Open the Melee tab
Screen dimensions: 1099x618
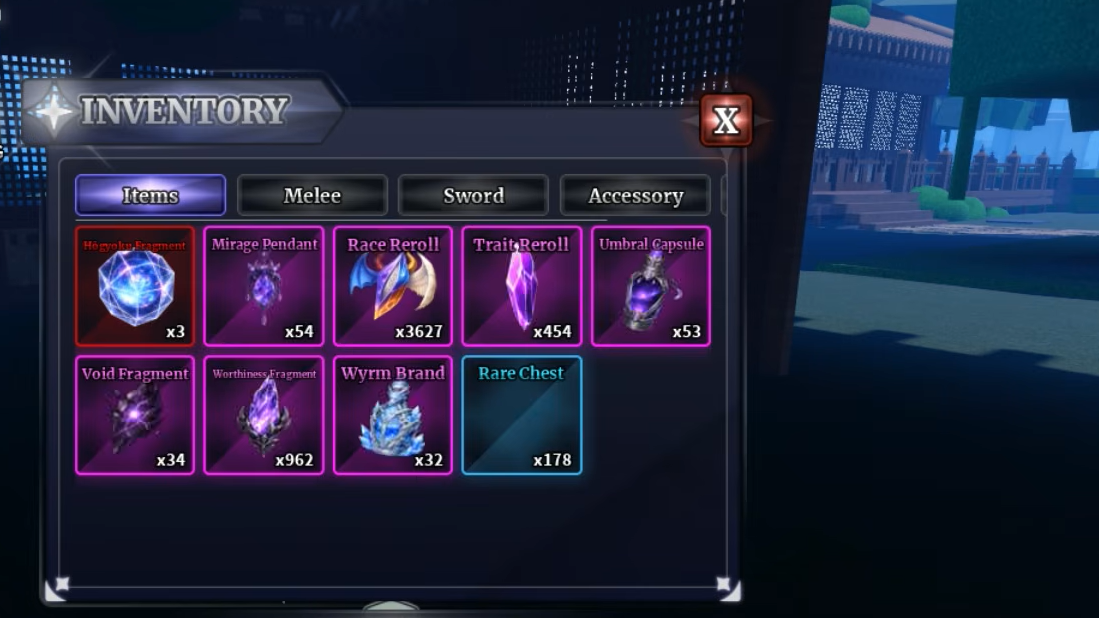312,195
